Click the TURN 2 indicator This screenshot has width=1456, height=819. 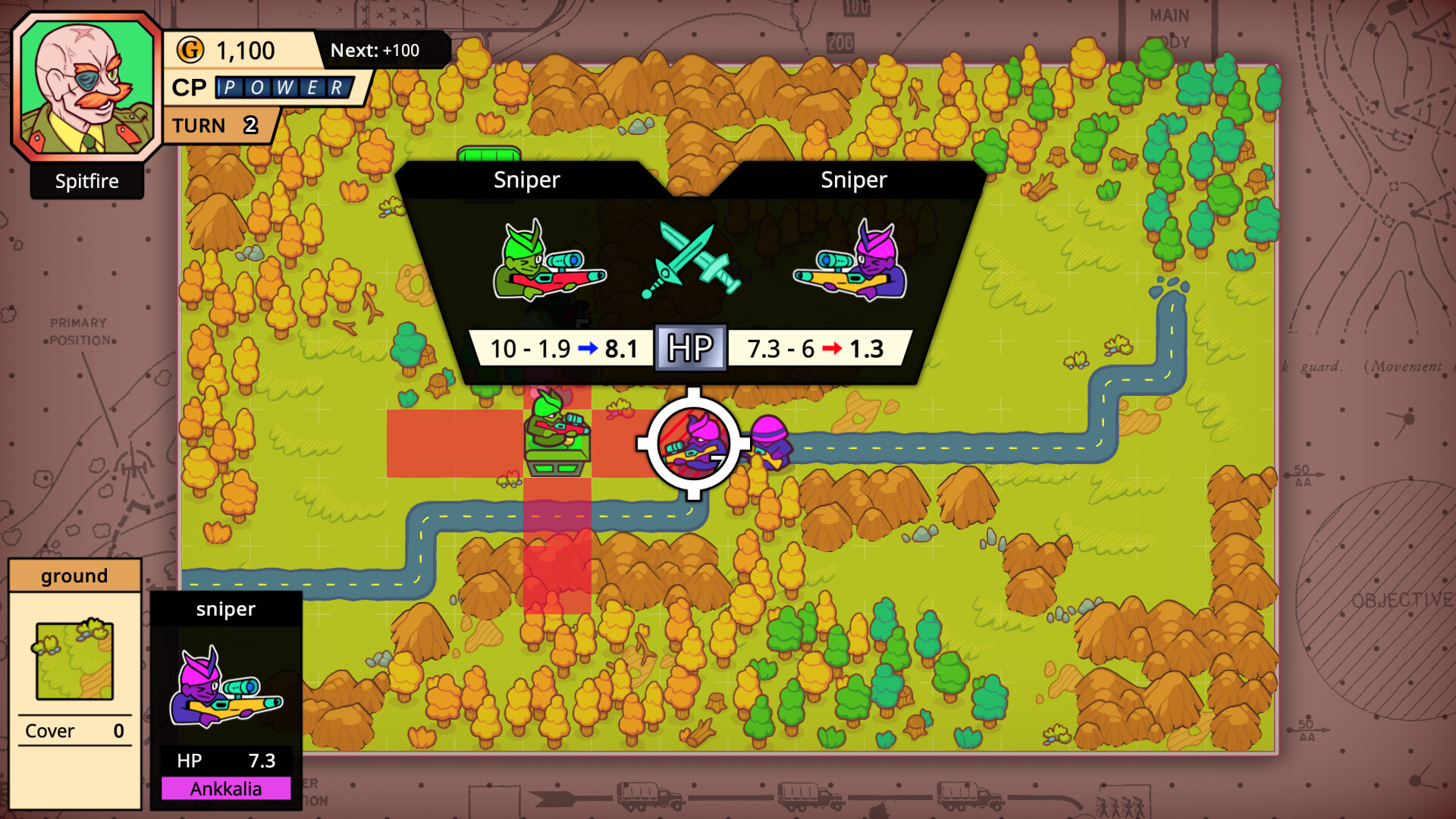[216, 125]
